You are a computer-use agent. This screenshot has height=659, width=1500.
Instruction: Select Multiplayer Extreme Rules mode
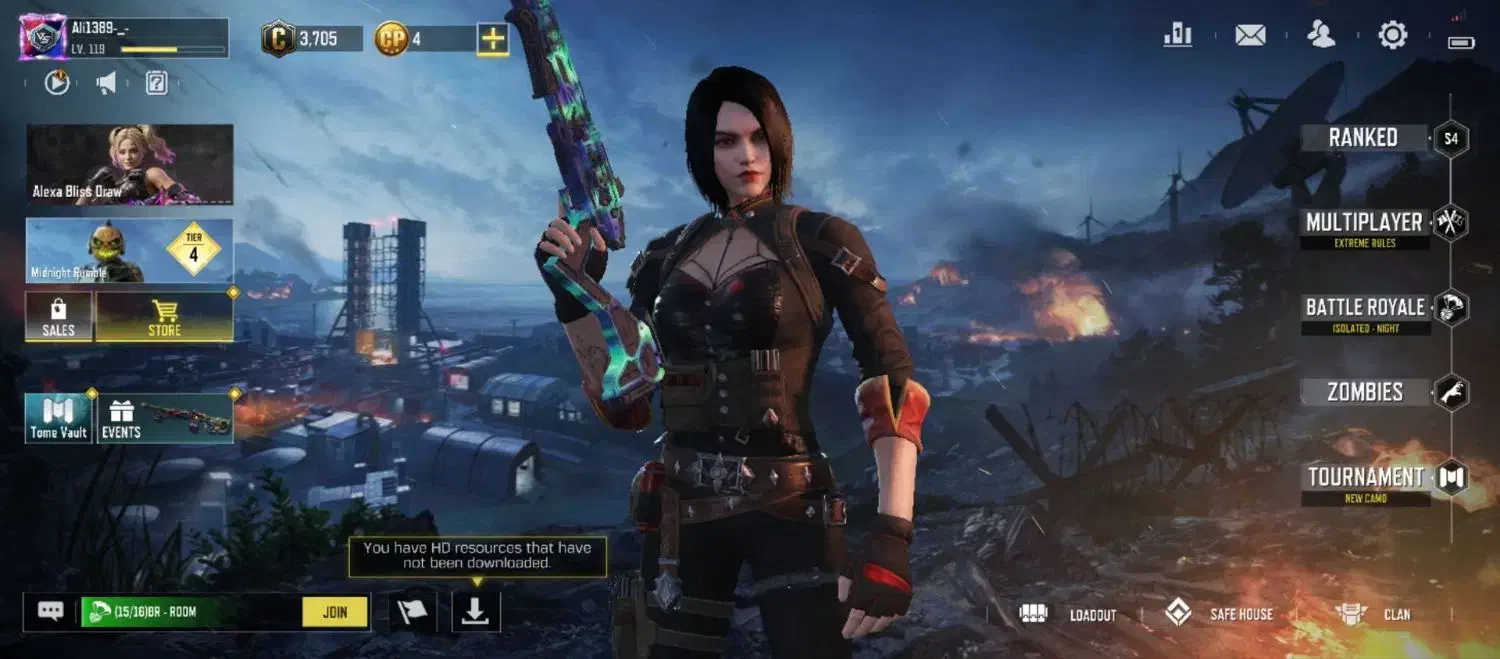(1364, 224)
